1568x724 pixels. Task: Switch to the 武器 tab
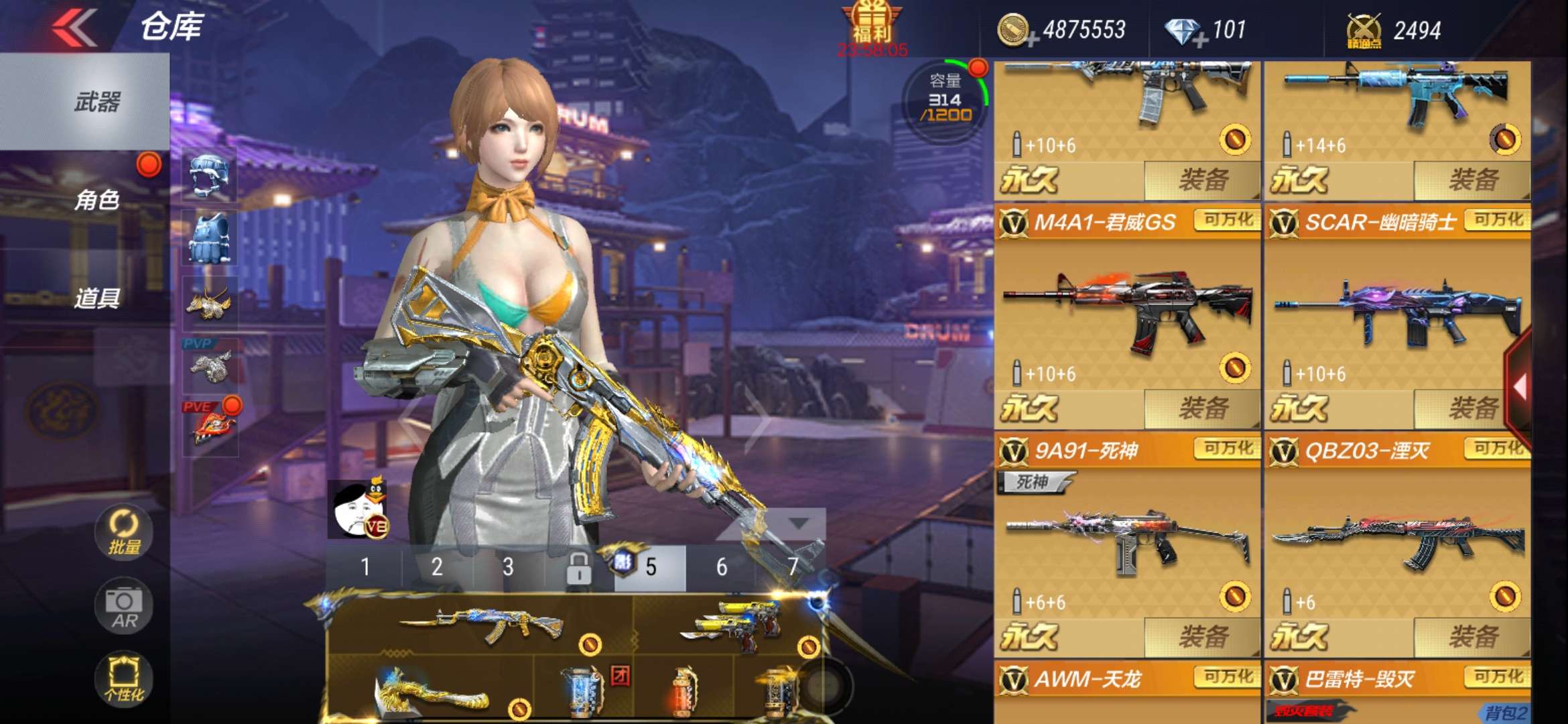[x=97, y=102]
